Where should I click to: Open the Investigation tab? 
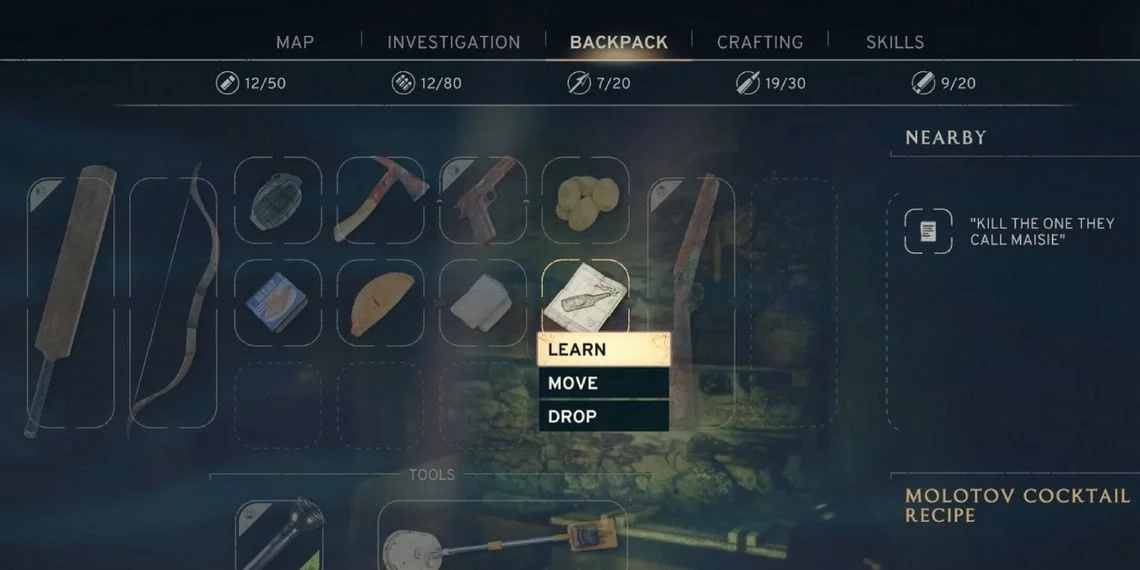pos(454,42)
